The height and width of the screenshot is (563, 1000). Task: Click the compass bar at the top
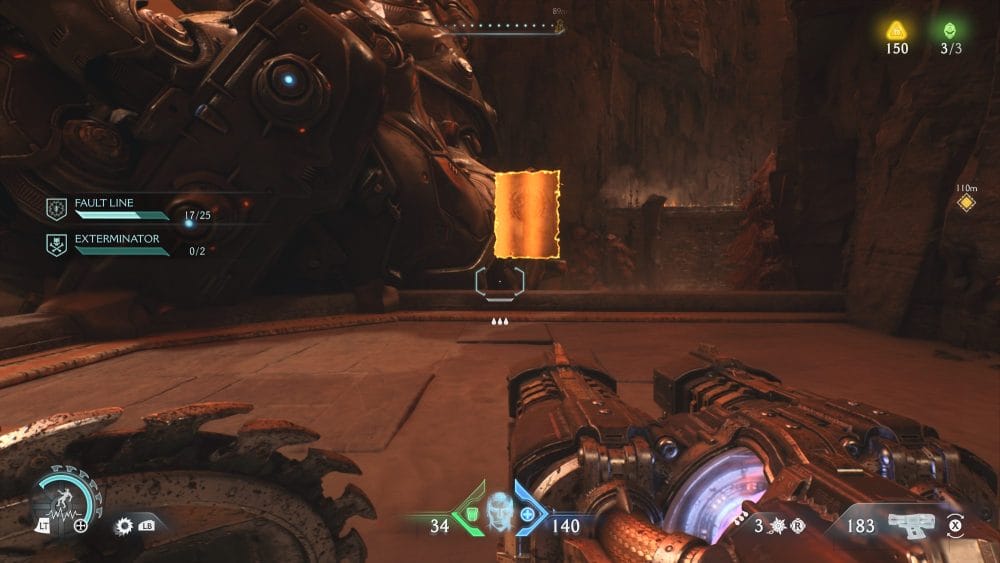click(503, 30)
